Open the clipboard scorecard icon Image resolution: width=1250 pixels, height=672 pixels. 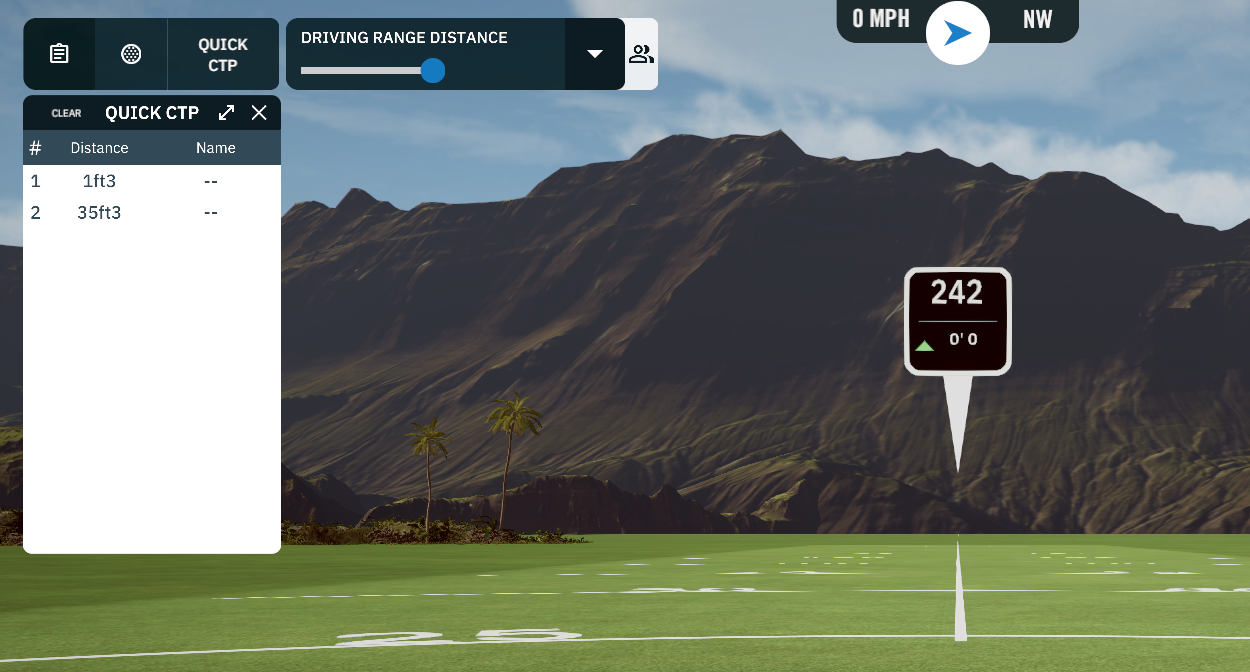(59, 54)
